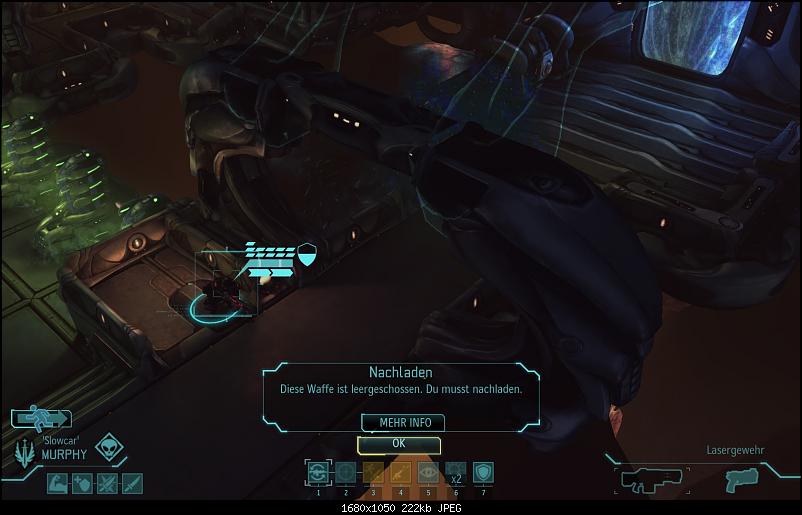Activate the shield hunker down ability
802x515 pixels.
coord(482,474)
